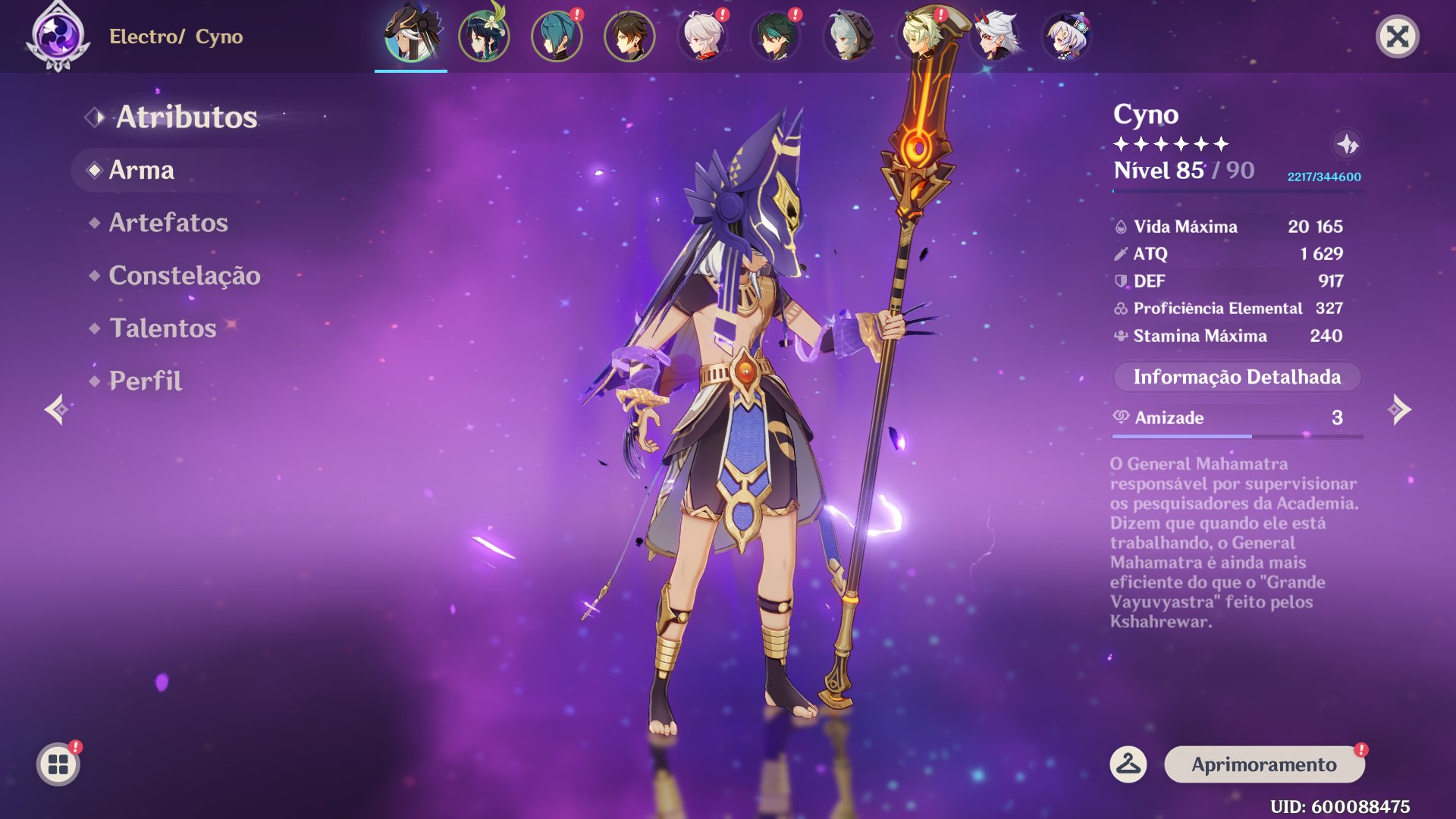
Task: Open the Artefatos section
Action: [168, 223]
